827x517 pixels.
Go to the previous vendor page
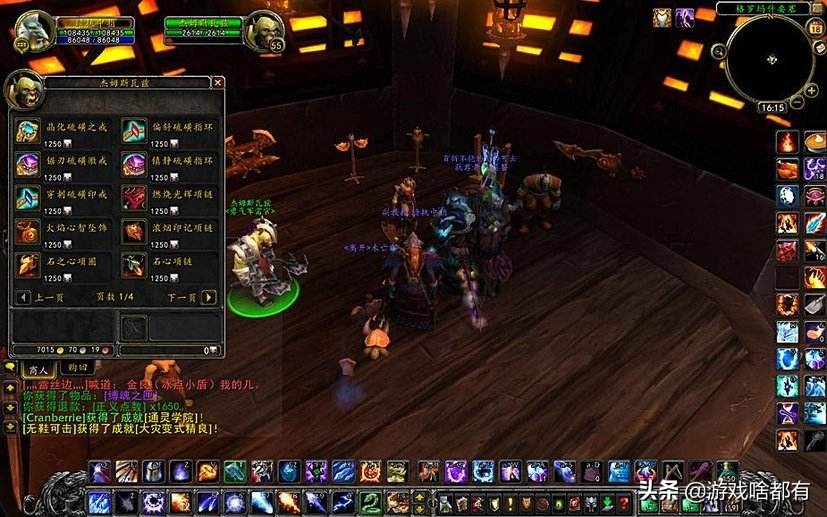[23, 297]
